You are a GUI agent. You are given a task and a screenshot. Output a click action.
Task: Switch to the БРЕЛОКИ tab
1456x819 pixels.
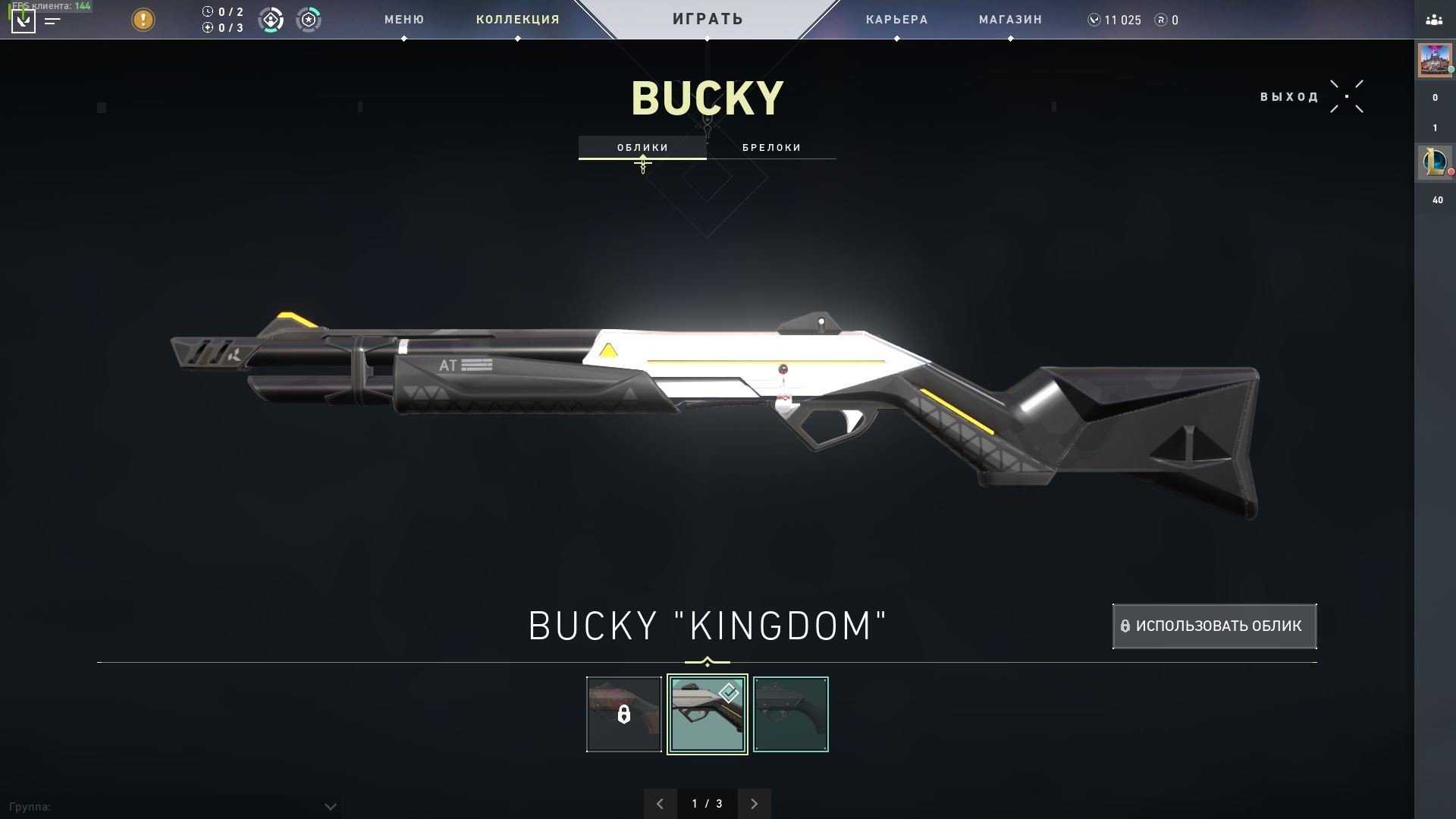(771, 147)
